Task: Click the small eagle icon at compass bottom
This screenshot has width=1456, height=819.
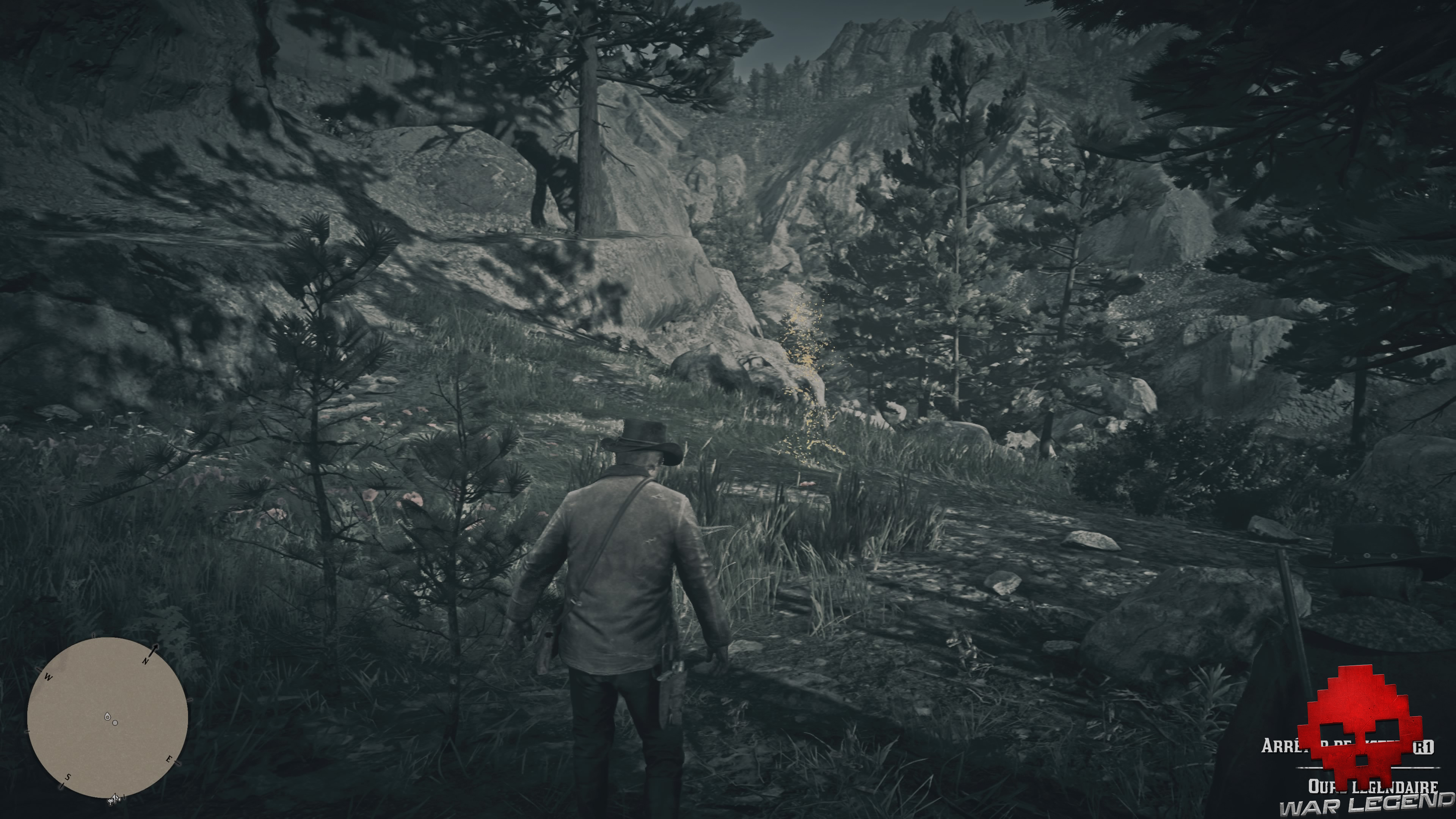Action: click(114, 801)
